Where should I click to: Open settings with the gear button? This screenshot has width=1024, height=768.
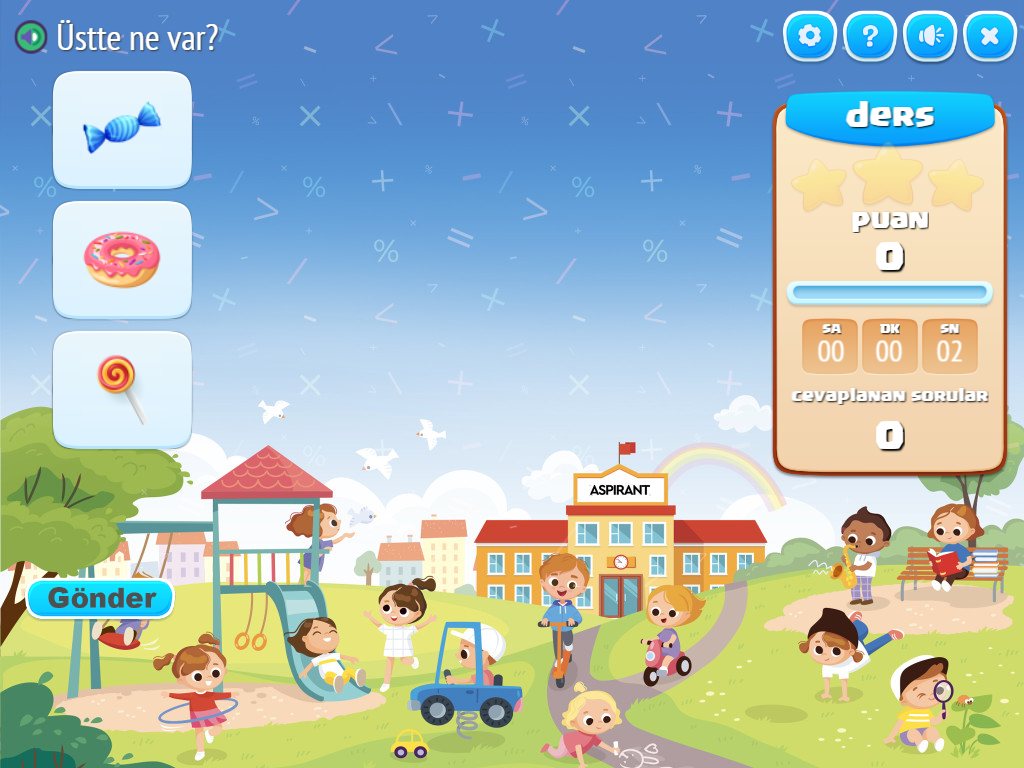[809, 37]
